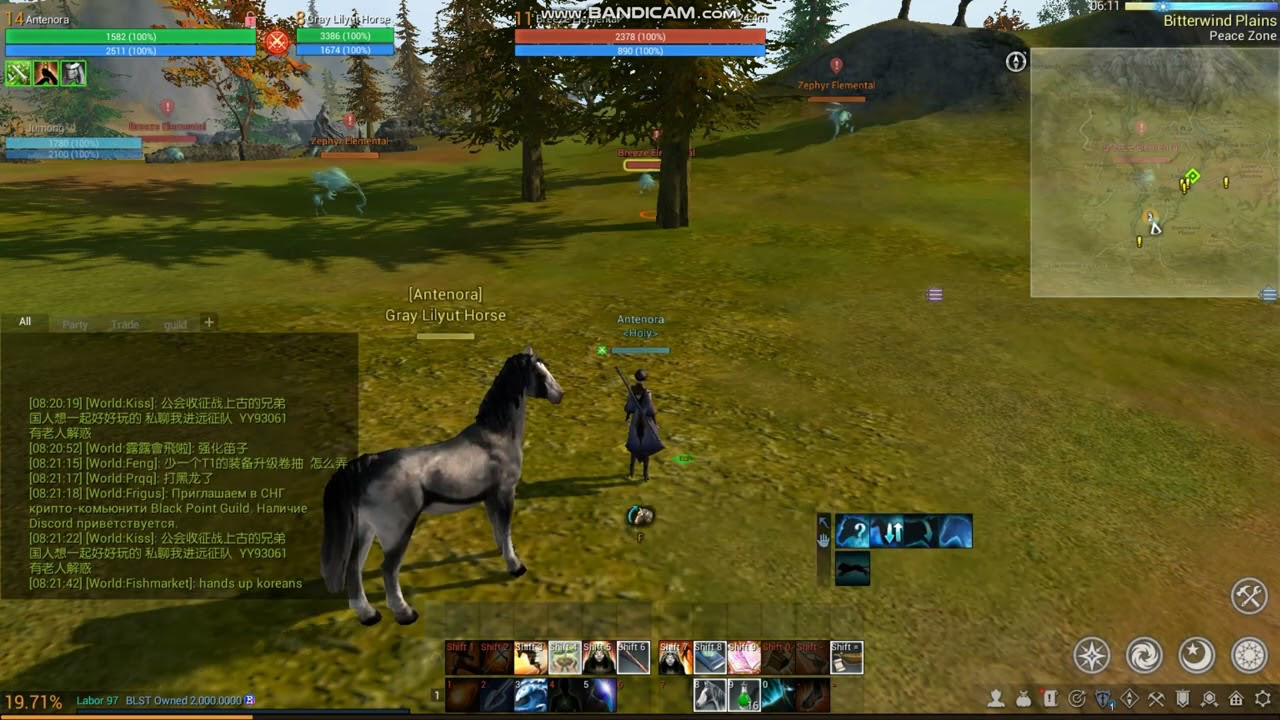1280x720 pixels.
Task: Switch to the Trade chat tab
Action: pyautogui.click(x=125, y=324)
